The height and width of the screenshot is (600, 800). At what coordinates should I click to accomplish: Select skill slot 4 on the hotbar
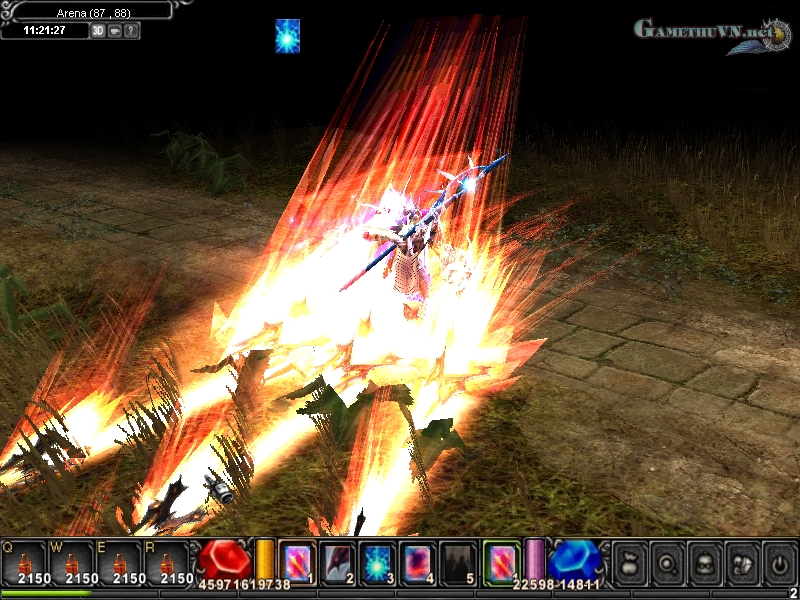419,562
